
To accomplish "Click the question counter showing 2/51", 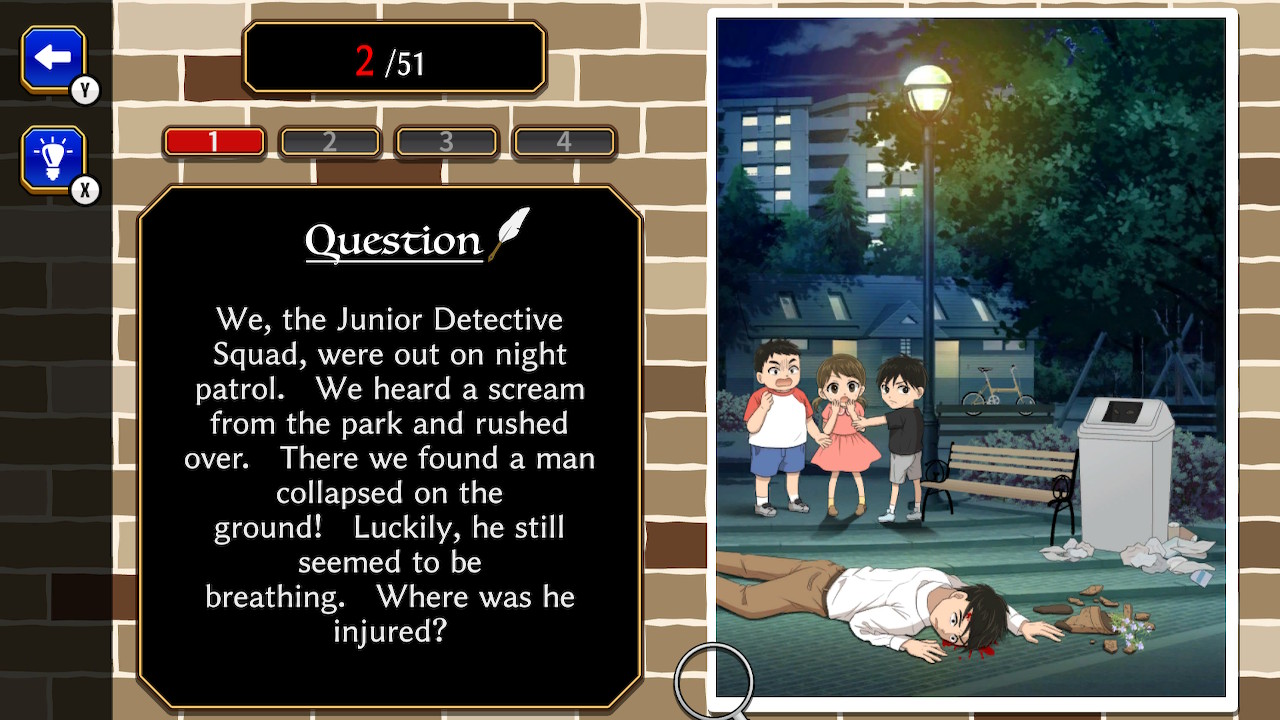I will pos(394,56).
